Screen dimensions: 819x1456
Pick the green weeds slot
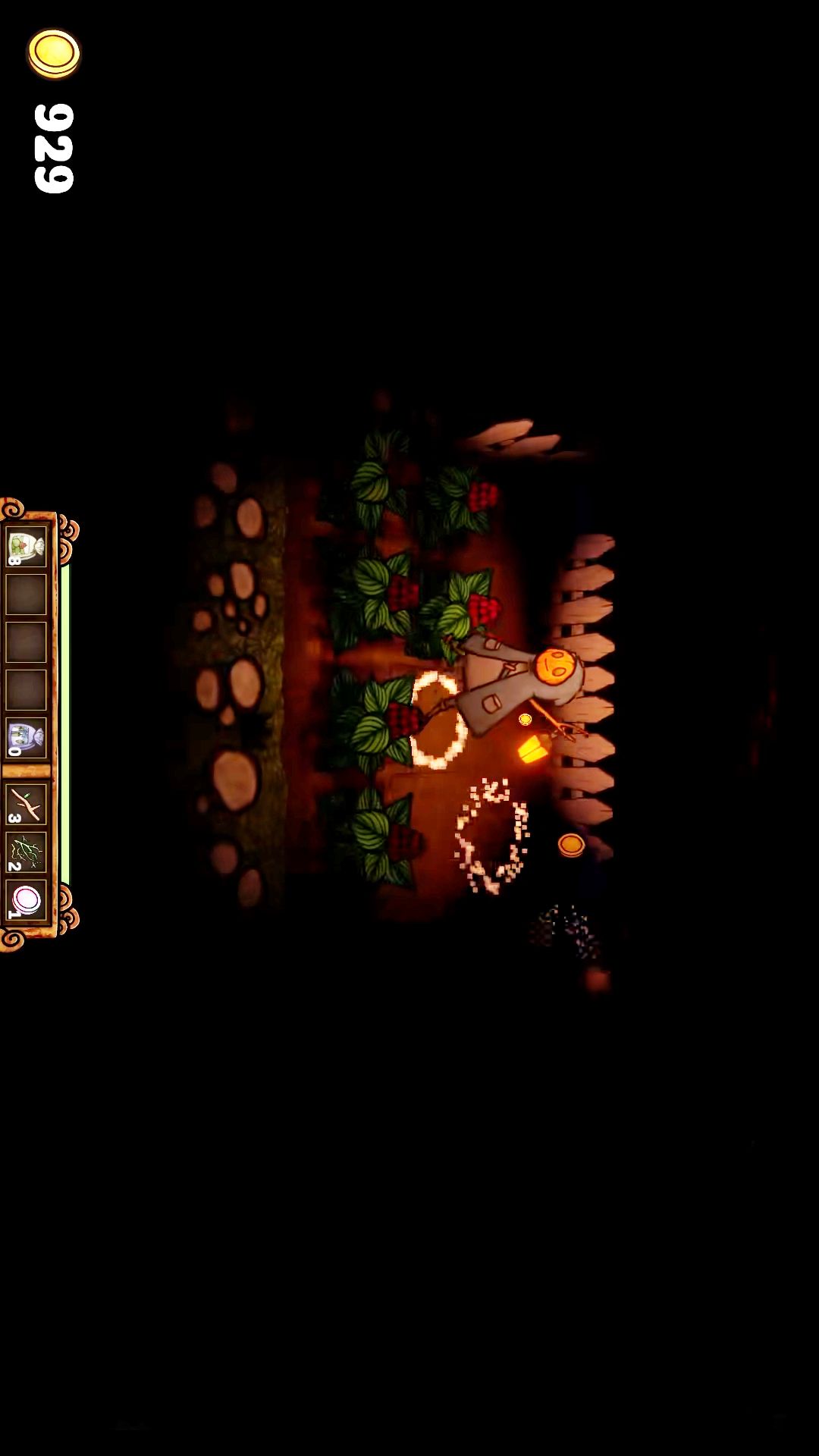26,852
